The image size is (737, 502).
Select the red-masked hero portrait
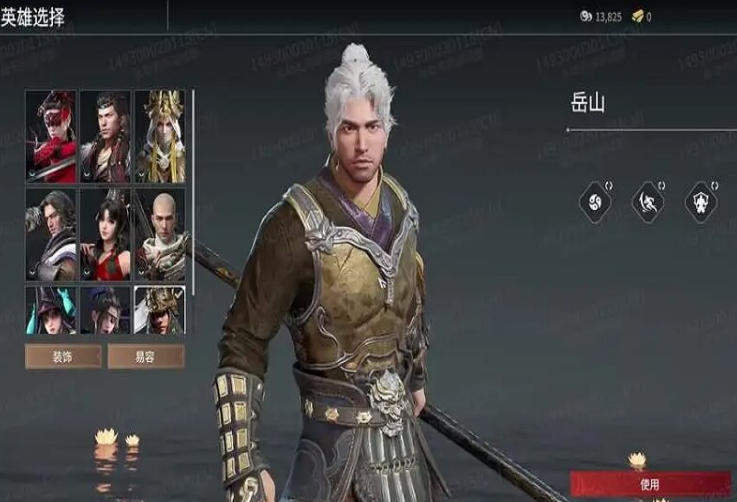point(51,136)
